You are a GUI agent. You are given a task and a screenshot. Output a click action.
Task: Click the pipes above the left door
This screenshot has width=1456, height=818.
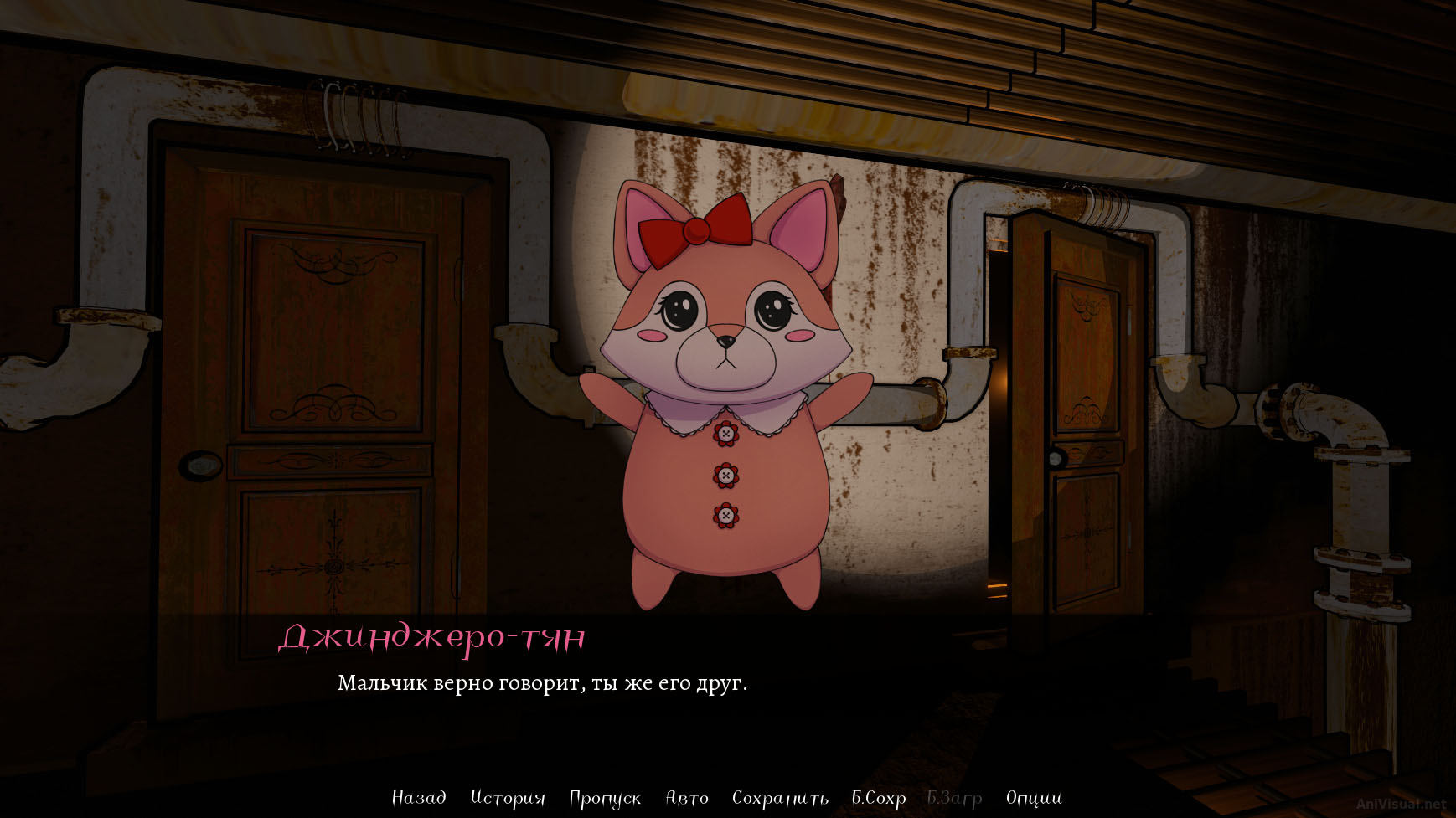coord(360,117)
